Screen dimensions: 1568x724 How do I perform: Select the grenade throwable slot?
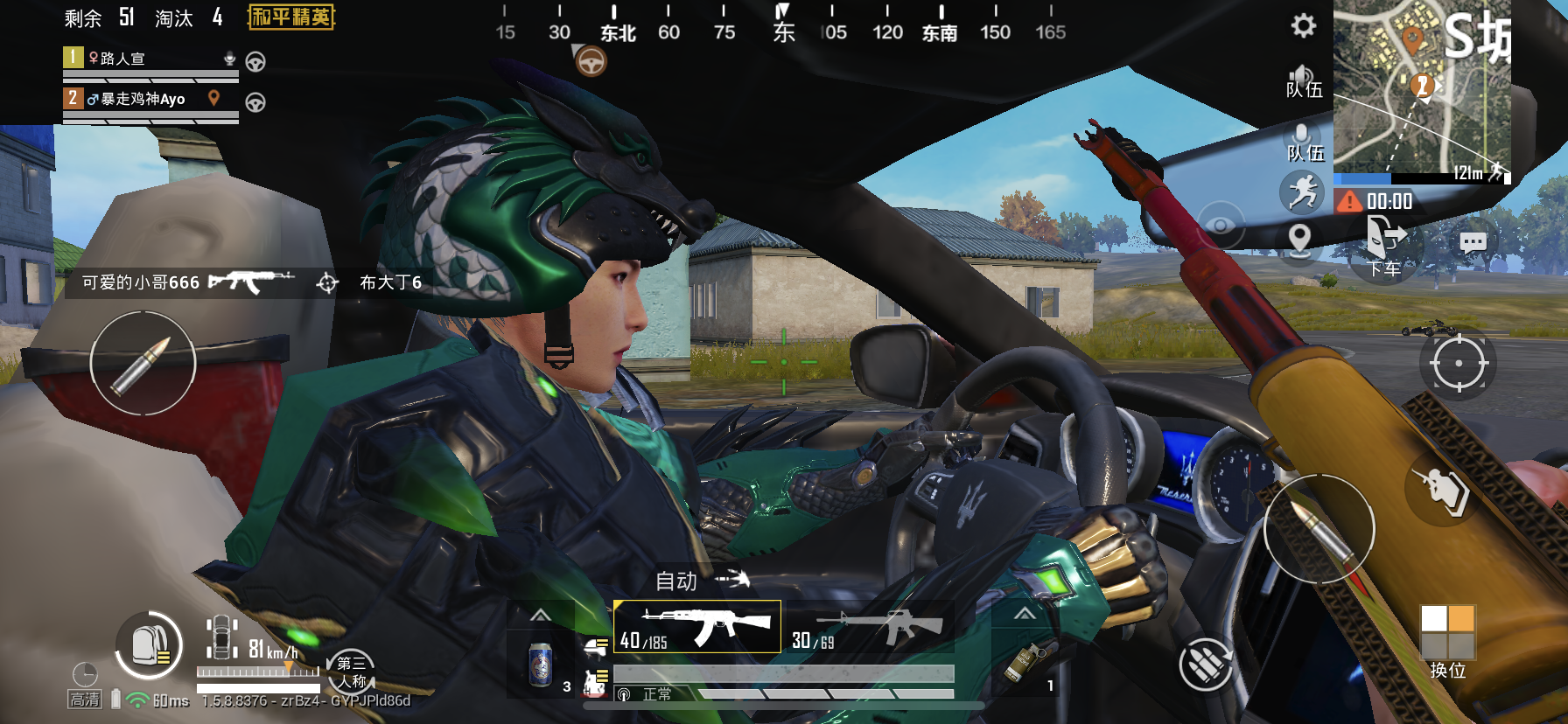(x=1024, y=664)
